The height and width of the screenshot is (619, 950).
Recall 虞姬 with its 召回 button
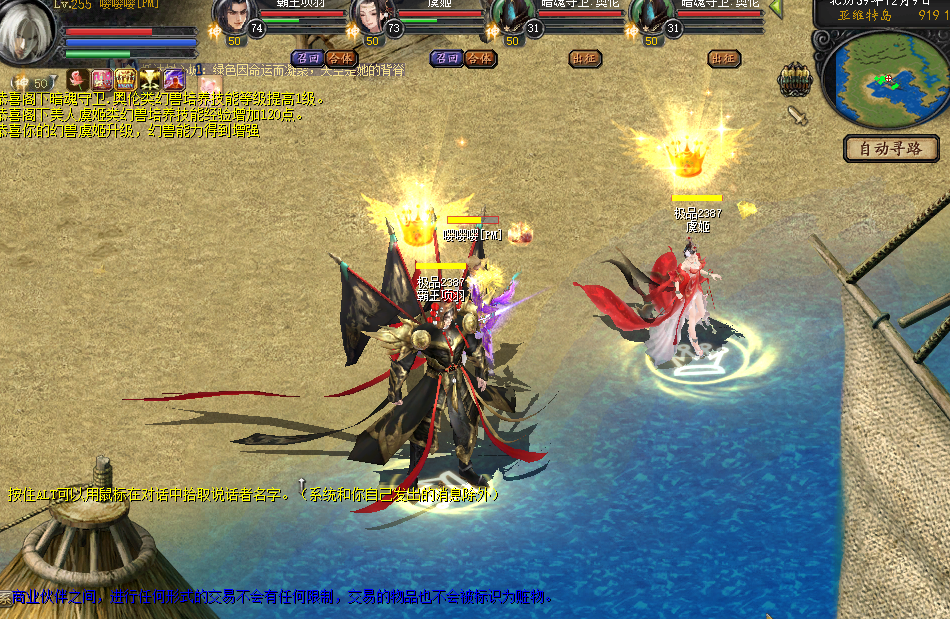[x=446, y=58]
